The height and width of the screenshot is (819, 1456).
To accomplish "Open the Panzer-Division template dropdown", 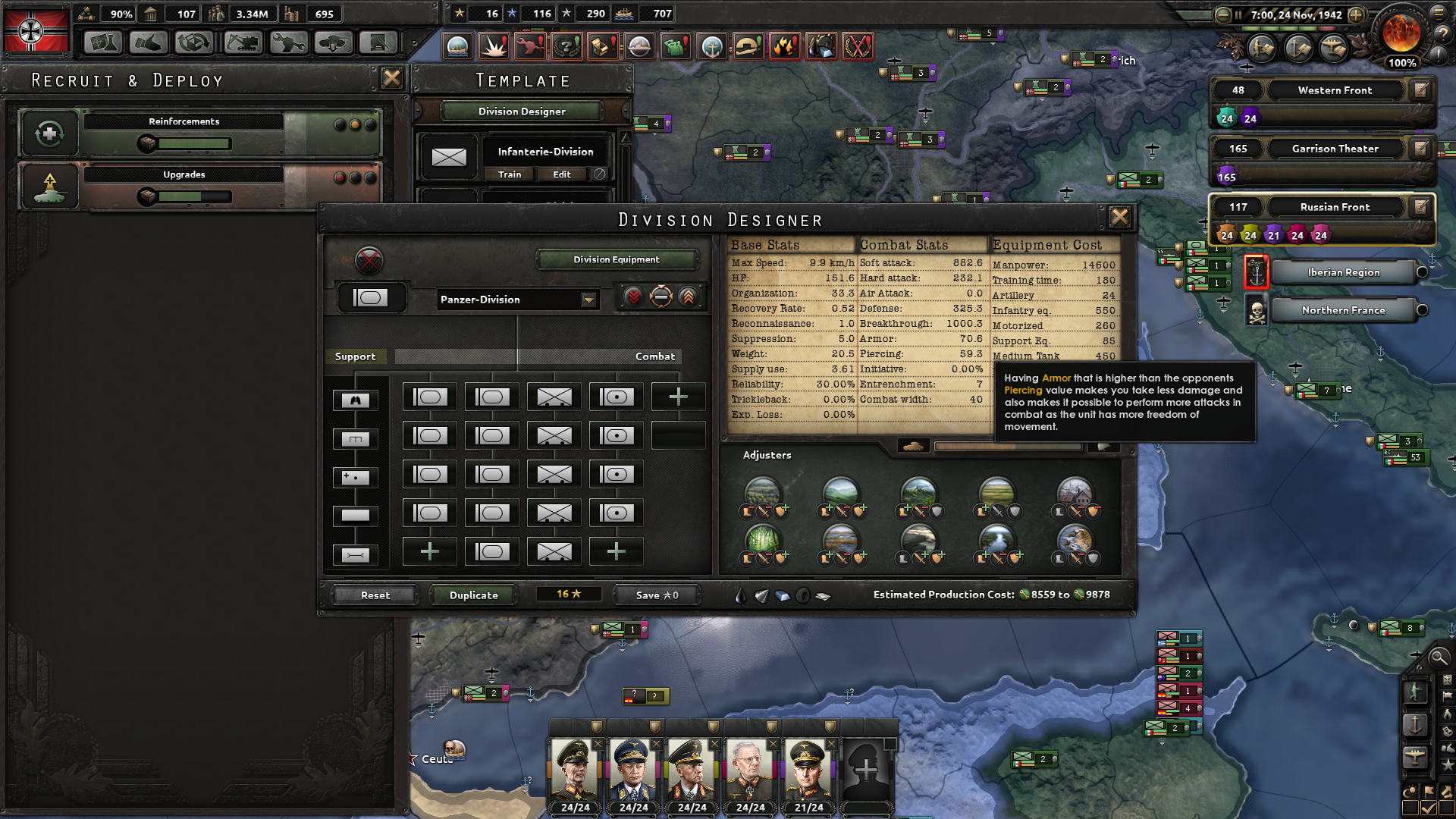I will click(518, 300).
